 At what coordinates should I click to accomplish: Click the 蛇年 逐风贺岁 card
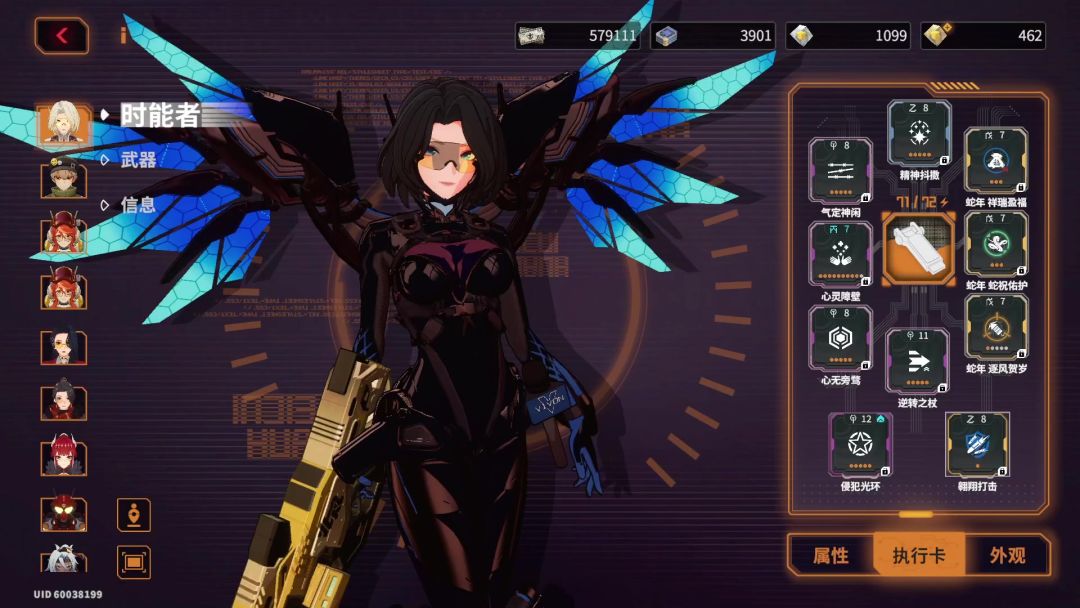(x=996, y=327)
